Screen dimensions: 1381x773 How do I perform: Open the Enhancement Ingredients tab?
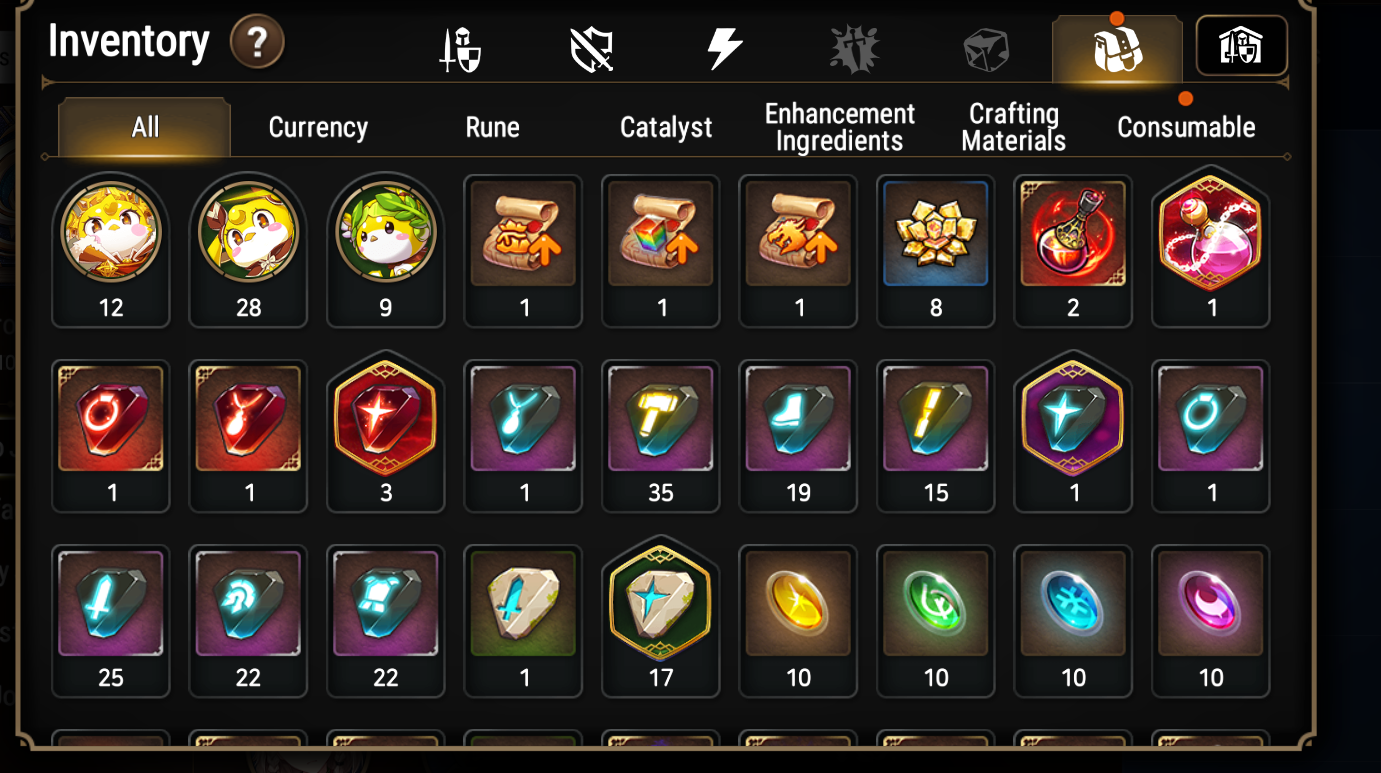point(839,127)
